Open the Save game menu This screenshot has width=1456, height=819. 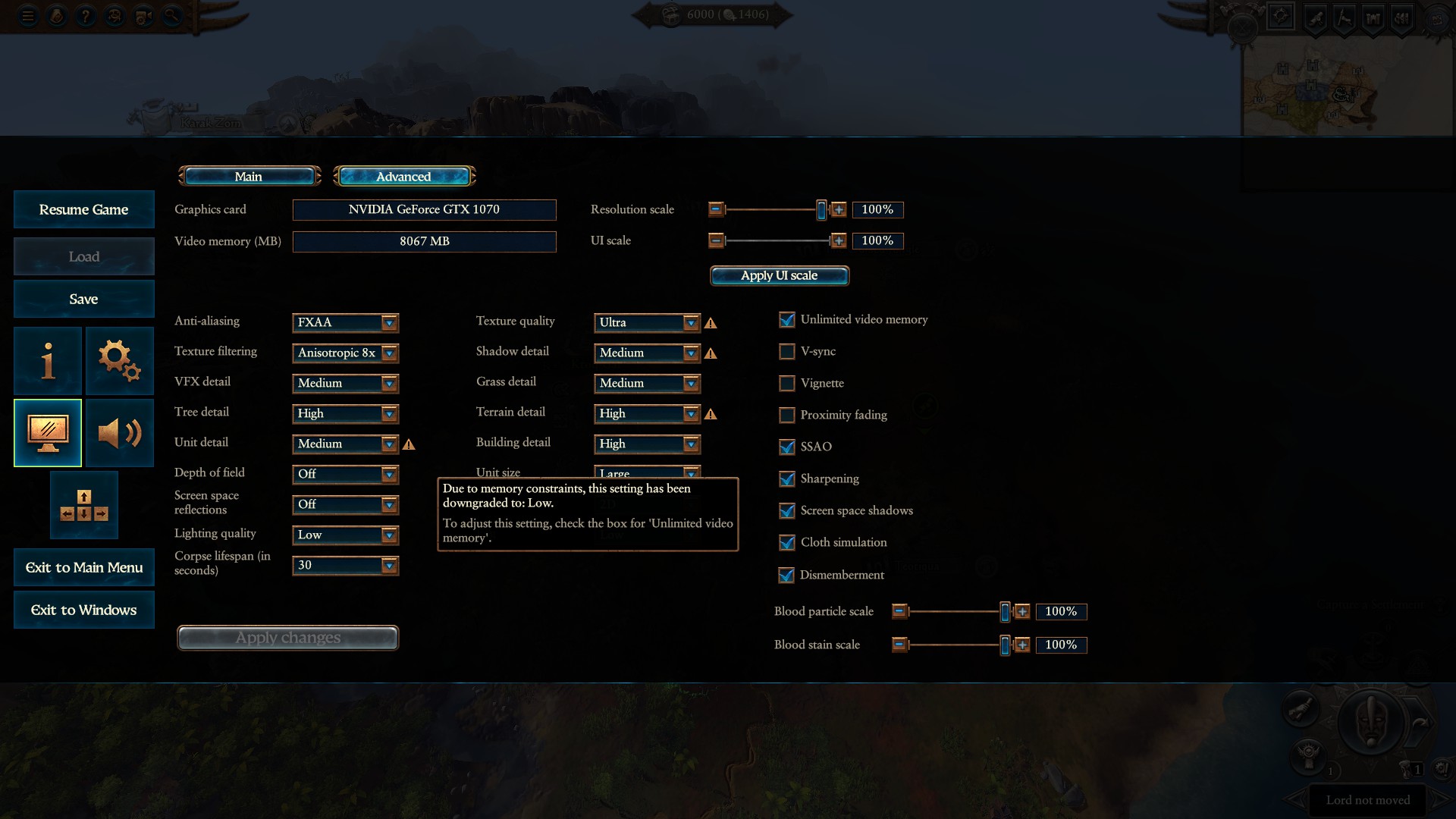click(83, 299)
